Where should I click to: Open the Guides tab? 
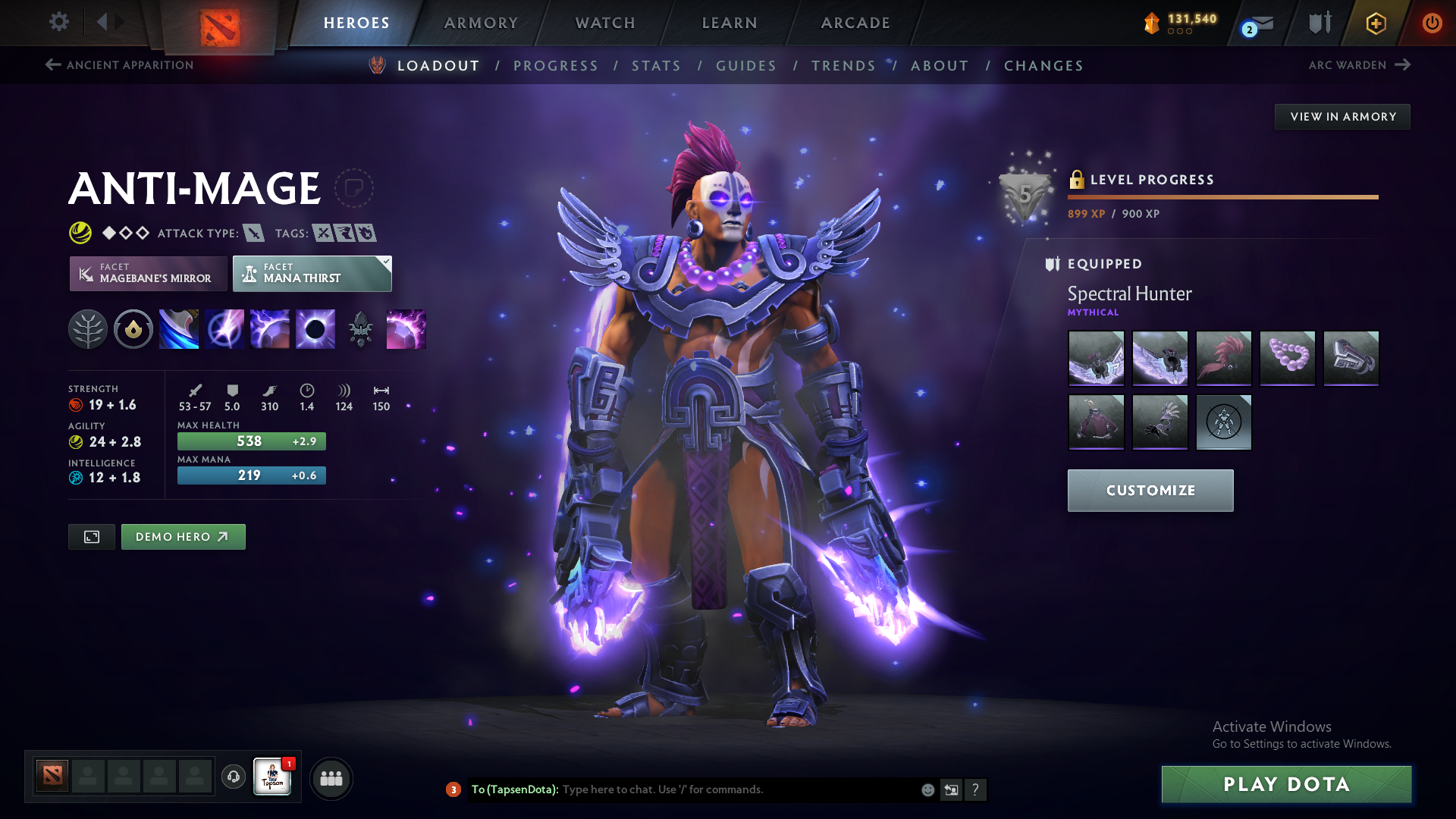point(745,66)
